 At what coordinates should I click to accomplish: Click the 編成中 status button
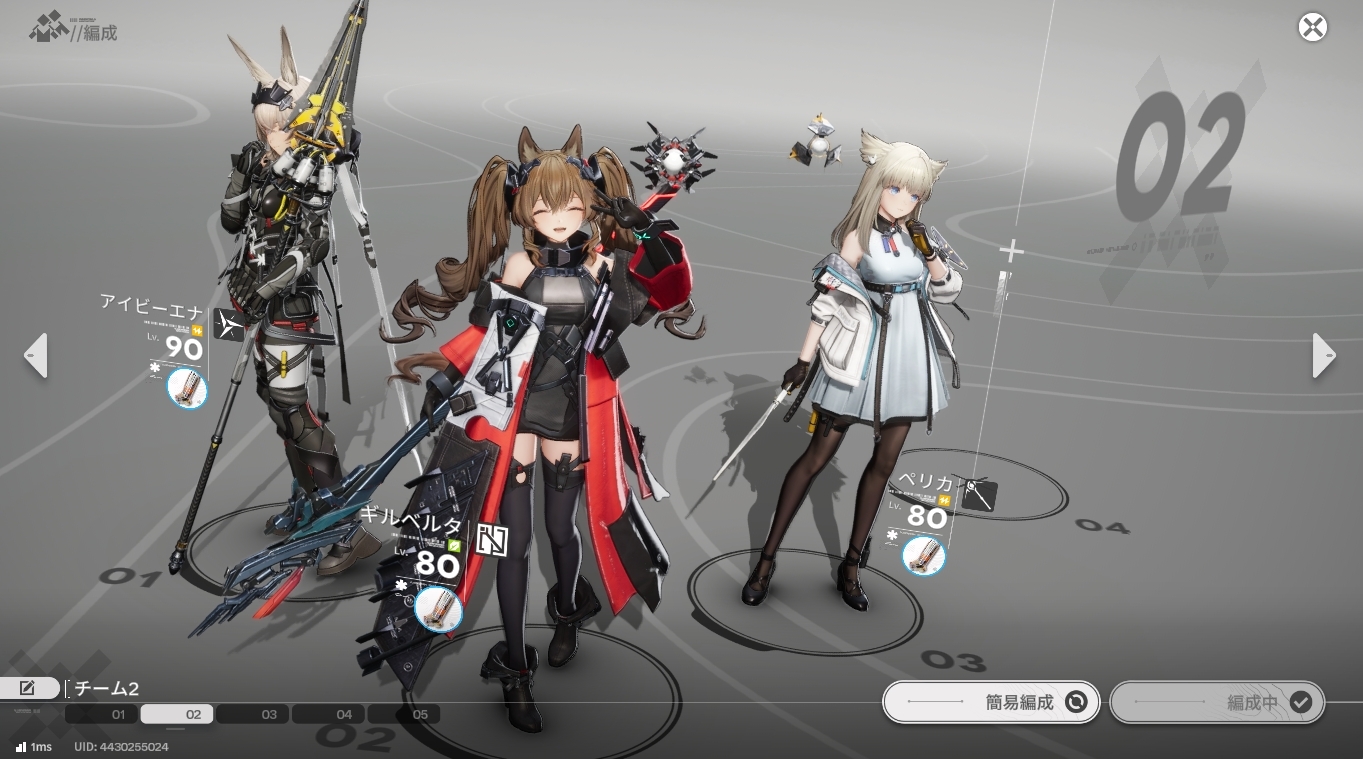point(1217,702)
